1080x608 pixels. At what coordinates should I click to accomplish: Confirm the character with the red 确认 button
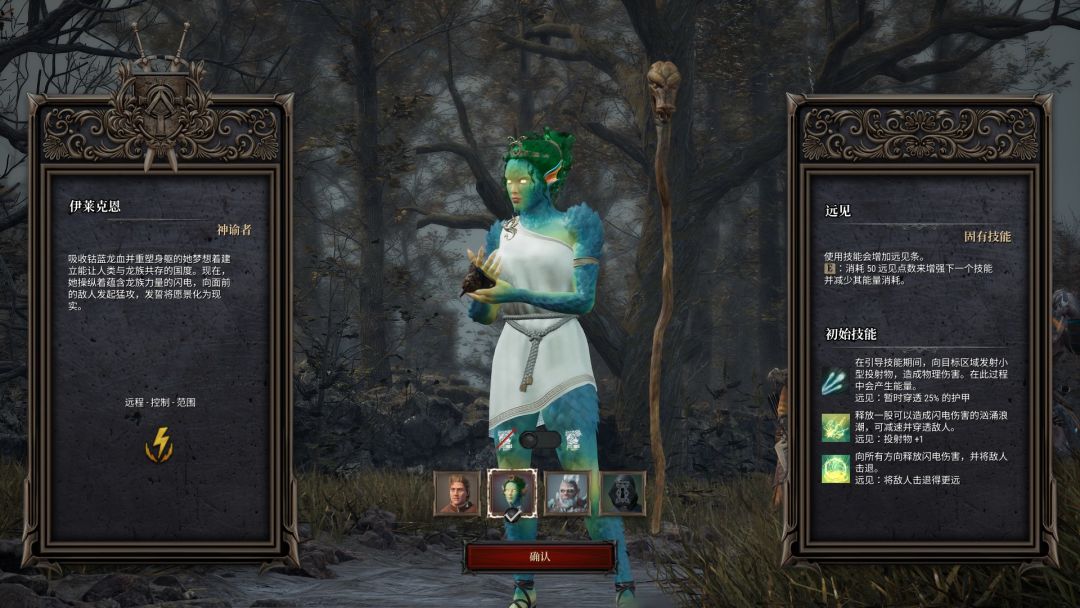(540, 556)
